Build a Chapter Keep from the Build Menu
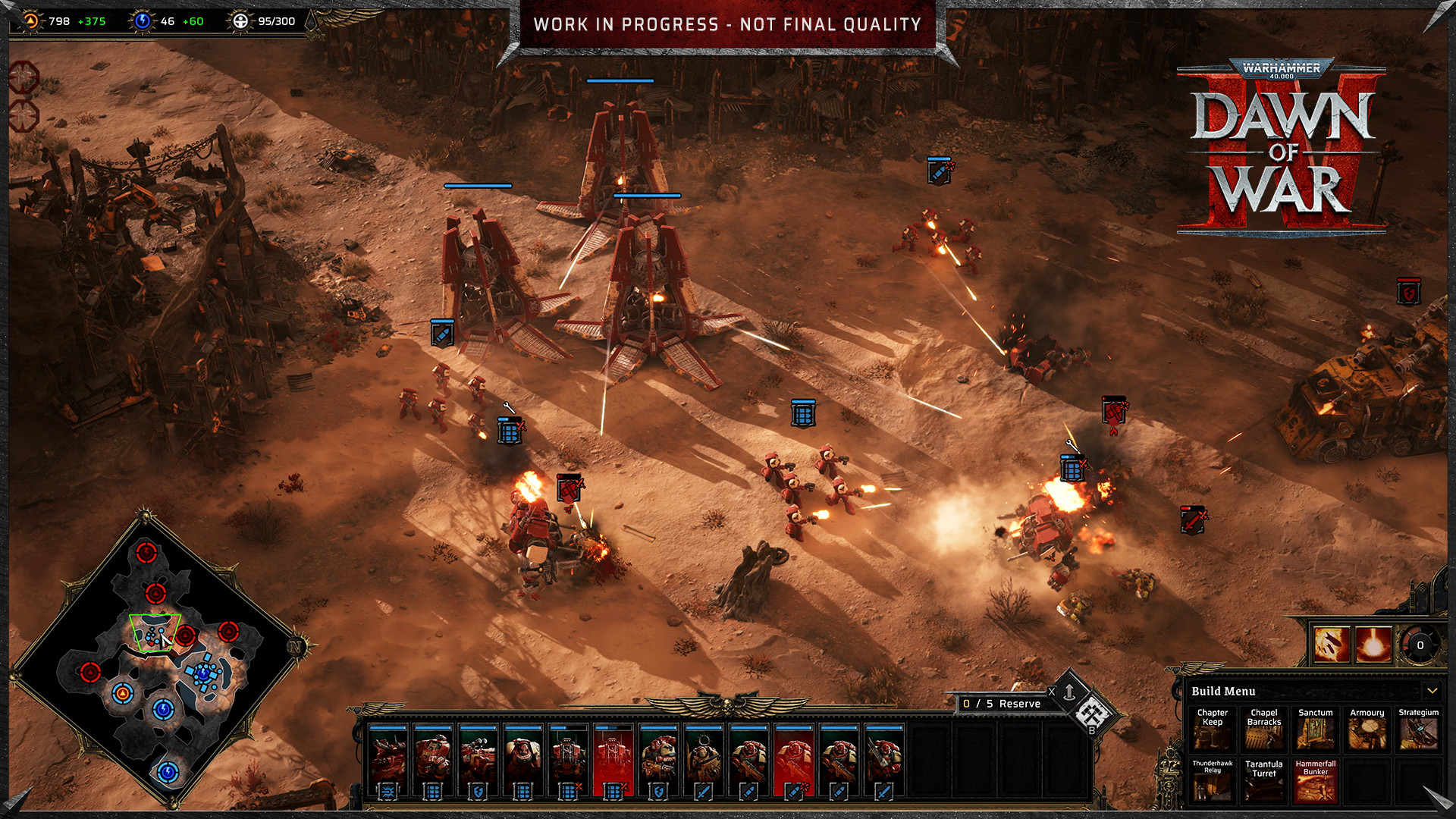 tap(1212, 730)
